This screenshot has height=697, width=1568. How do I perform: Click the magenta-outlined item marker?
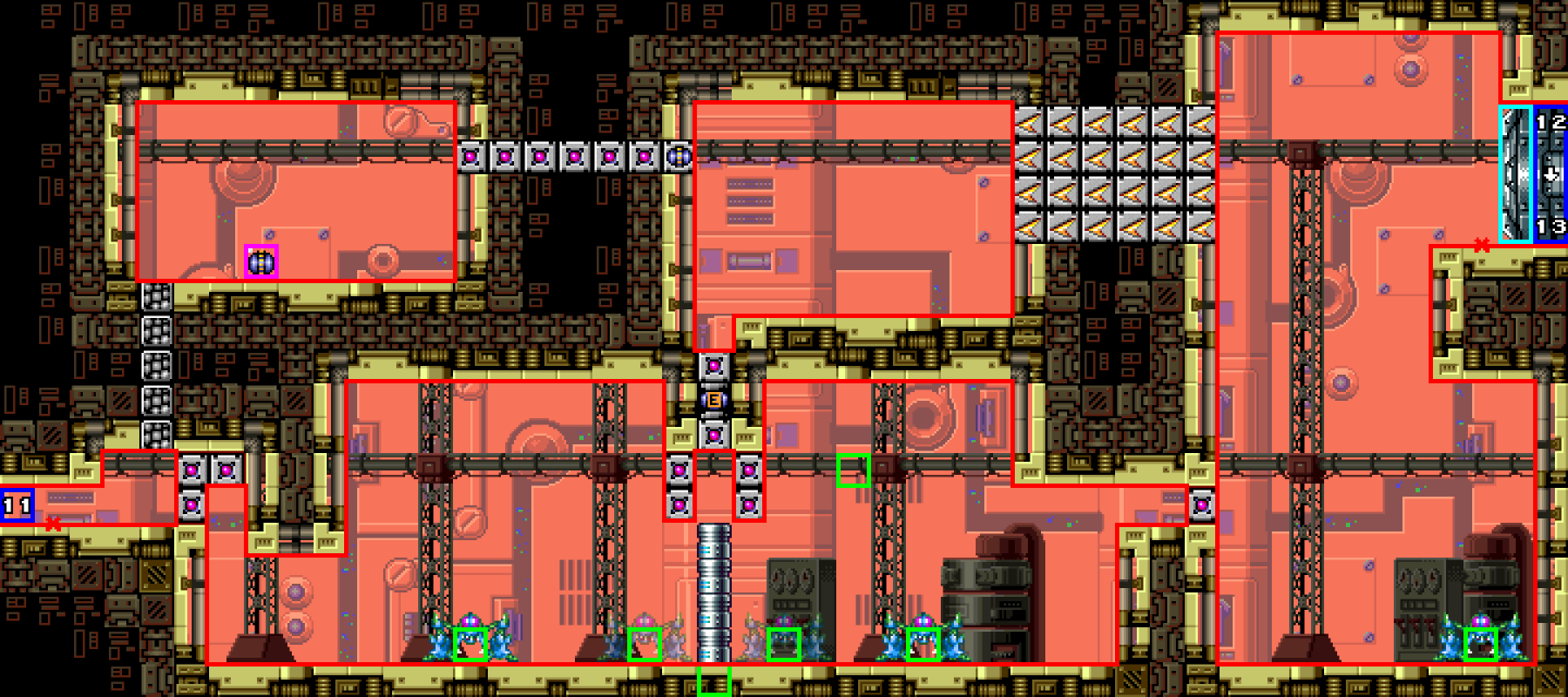point(261,261)
